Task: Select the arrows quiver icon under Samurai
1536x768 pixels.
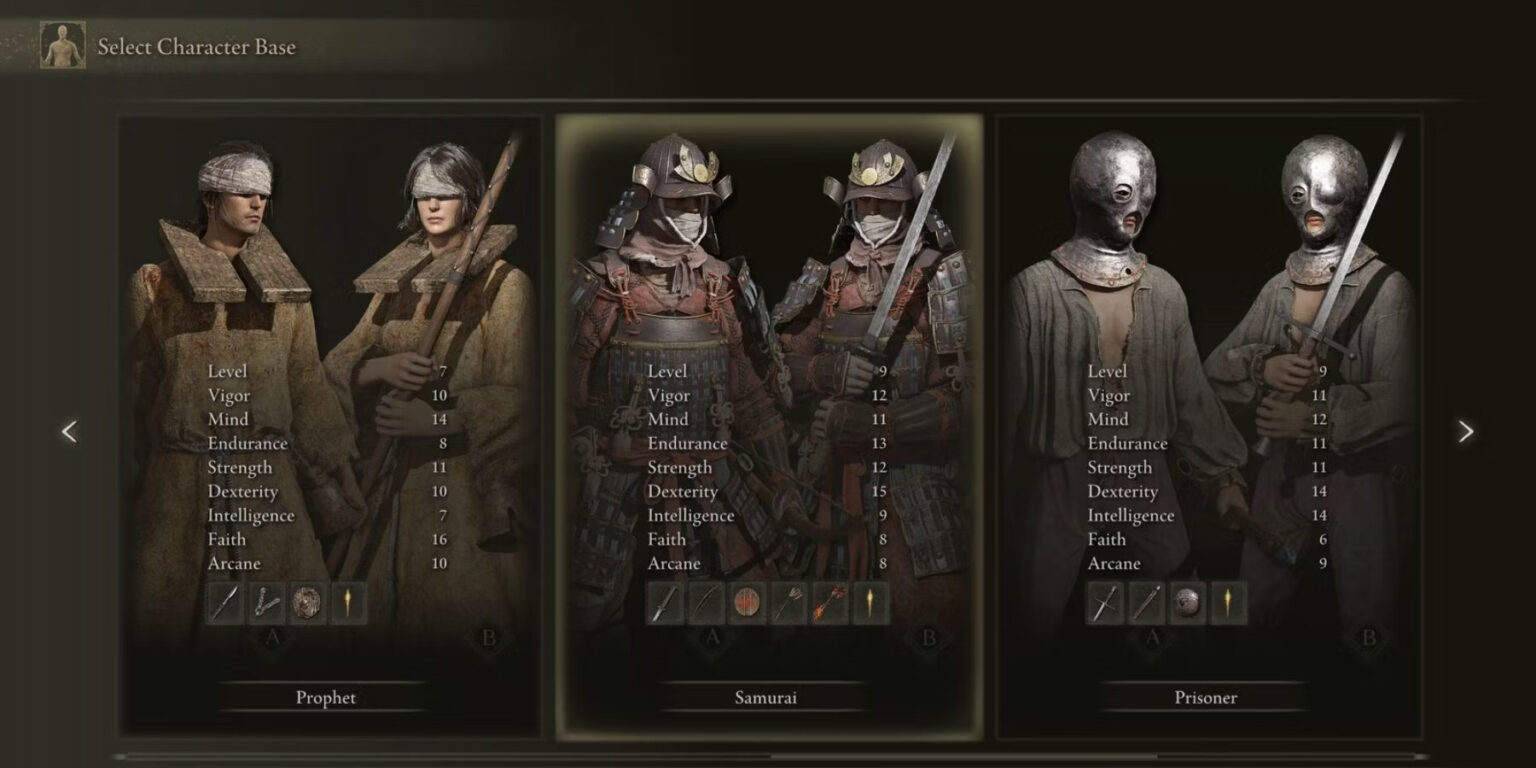Action: tap(787, 604)
